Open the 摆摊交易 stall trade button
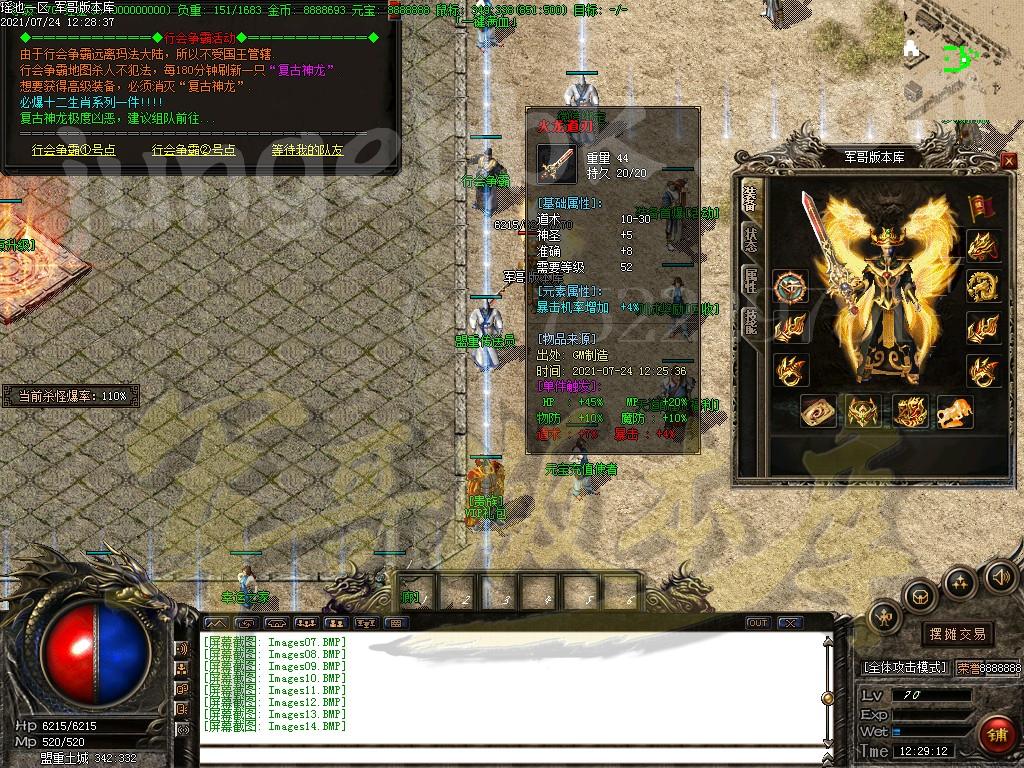This screenshot has height=768, width=1024. click(957, 633)
